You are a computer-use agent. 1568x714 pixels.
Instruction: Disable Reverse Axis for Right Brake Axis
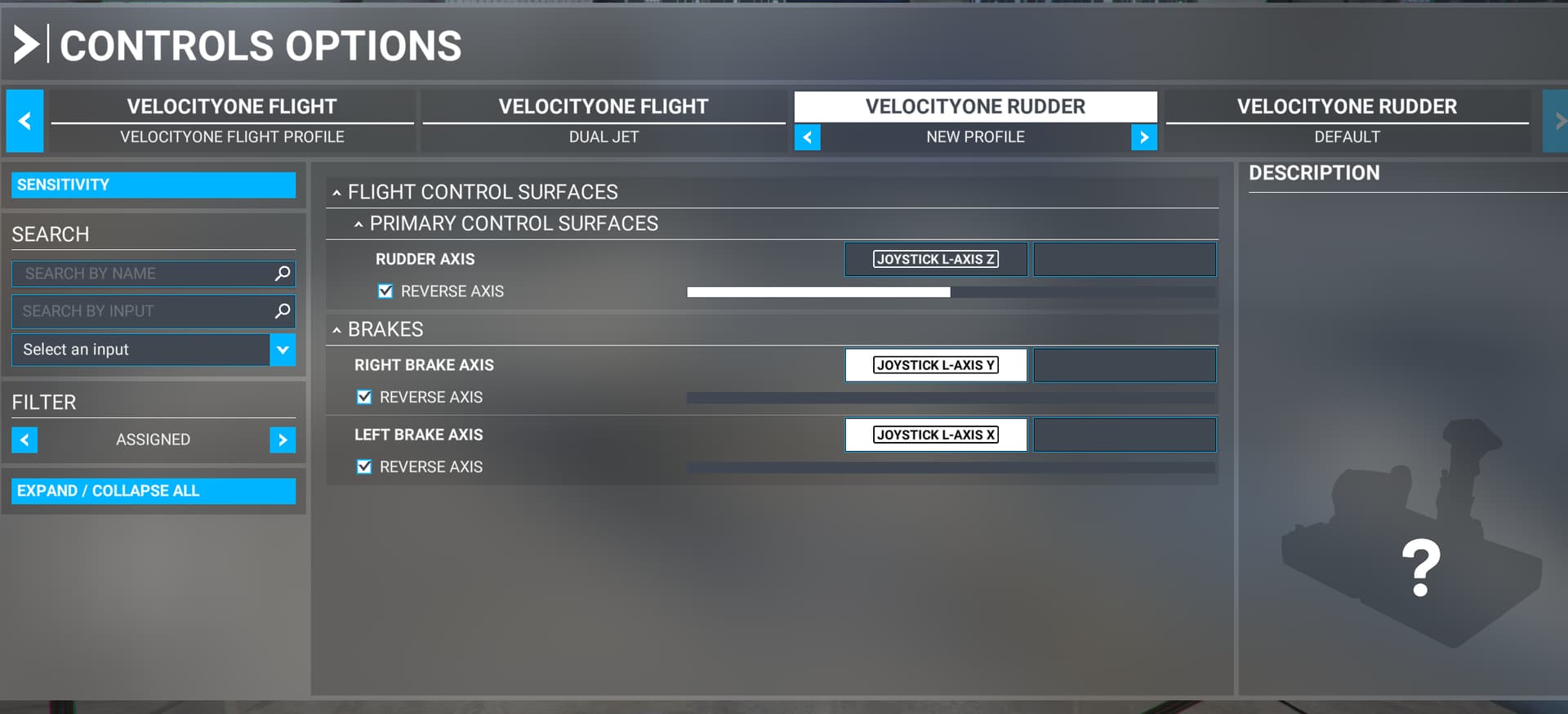pyautogui.click(x=364, y=397)
